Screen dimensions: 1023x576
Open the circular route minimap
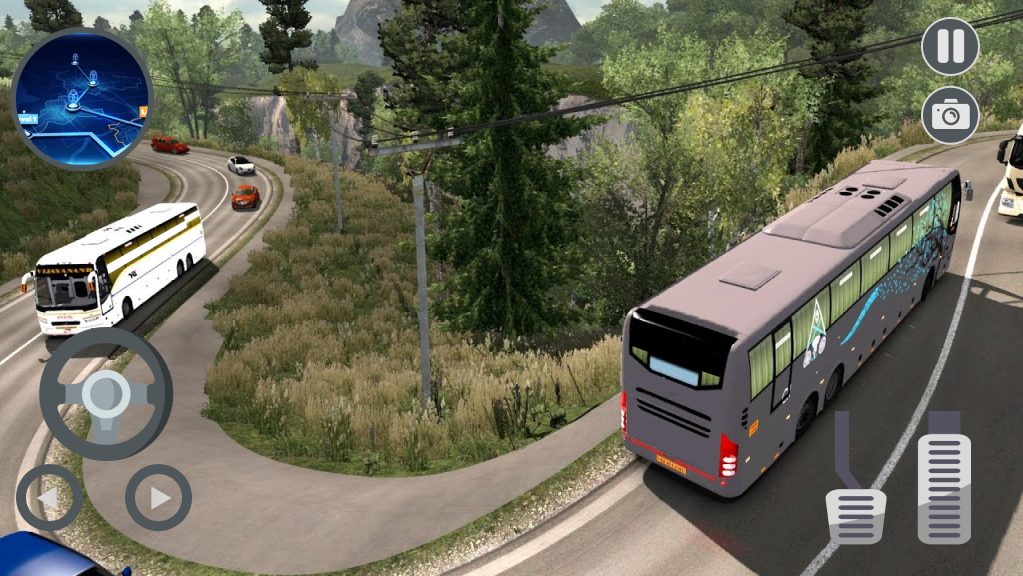82,99
